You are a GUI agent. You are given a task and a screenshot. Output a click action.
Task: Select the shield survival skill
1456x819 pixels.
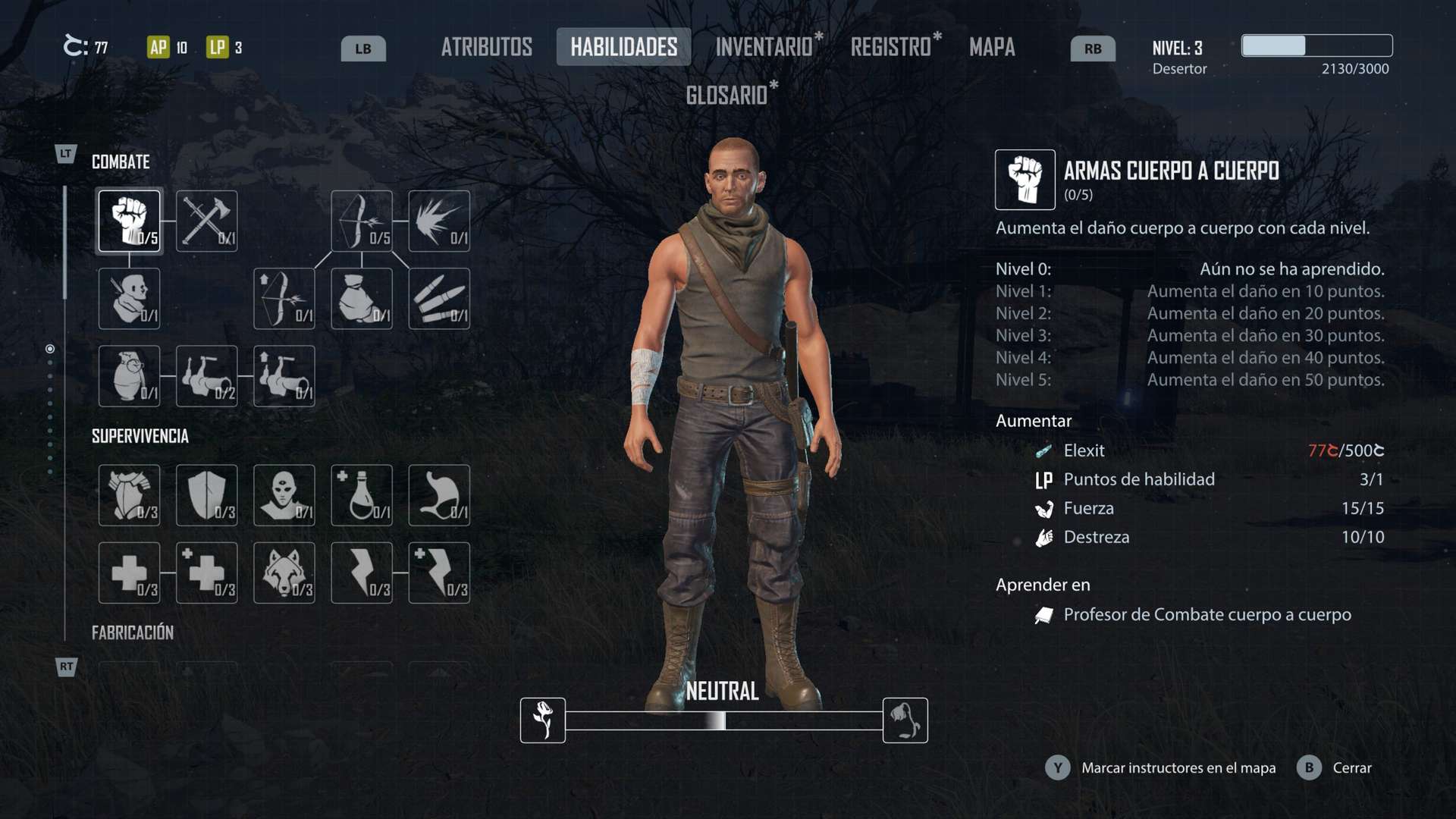(x=206, y=495)
